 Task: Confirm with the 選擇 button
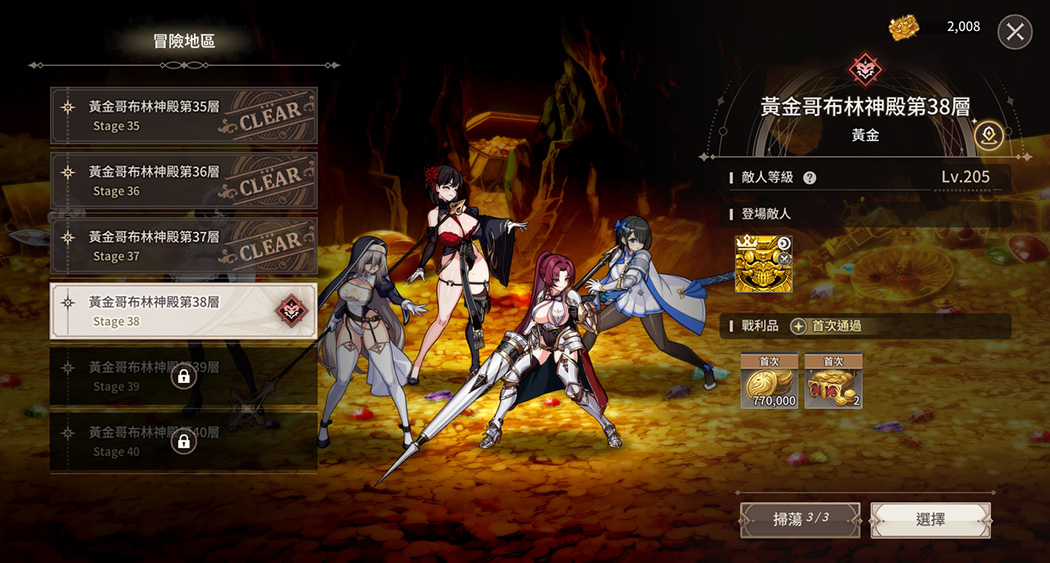click(930, 519)
